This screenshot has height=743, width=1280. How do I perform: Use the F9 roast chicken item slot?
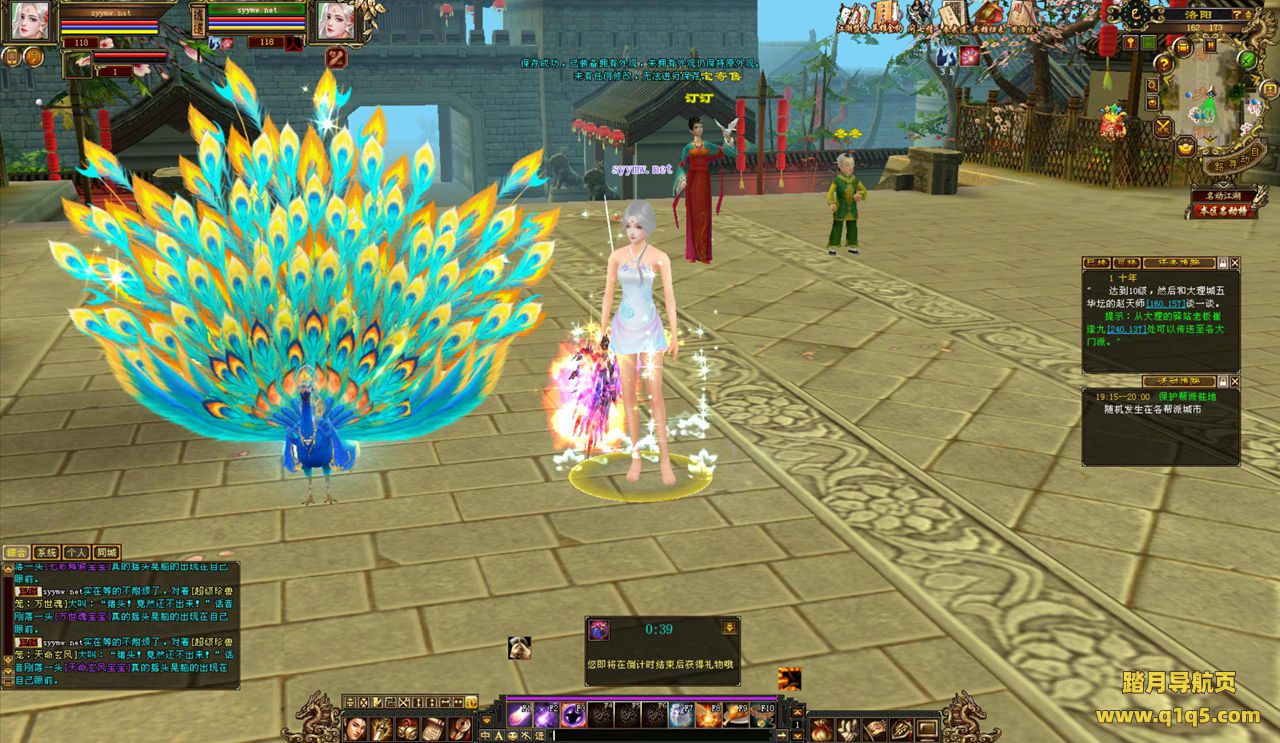coord(736,714)
